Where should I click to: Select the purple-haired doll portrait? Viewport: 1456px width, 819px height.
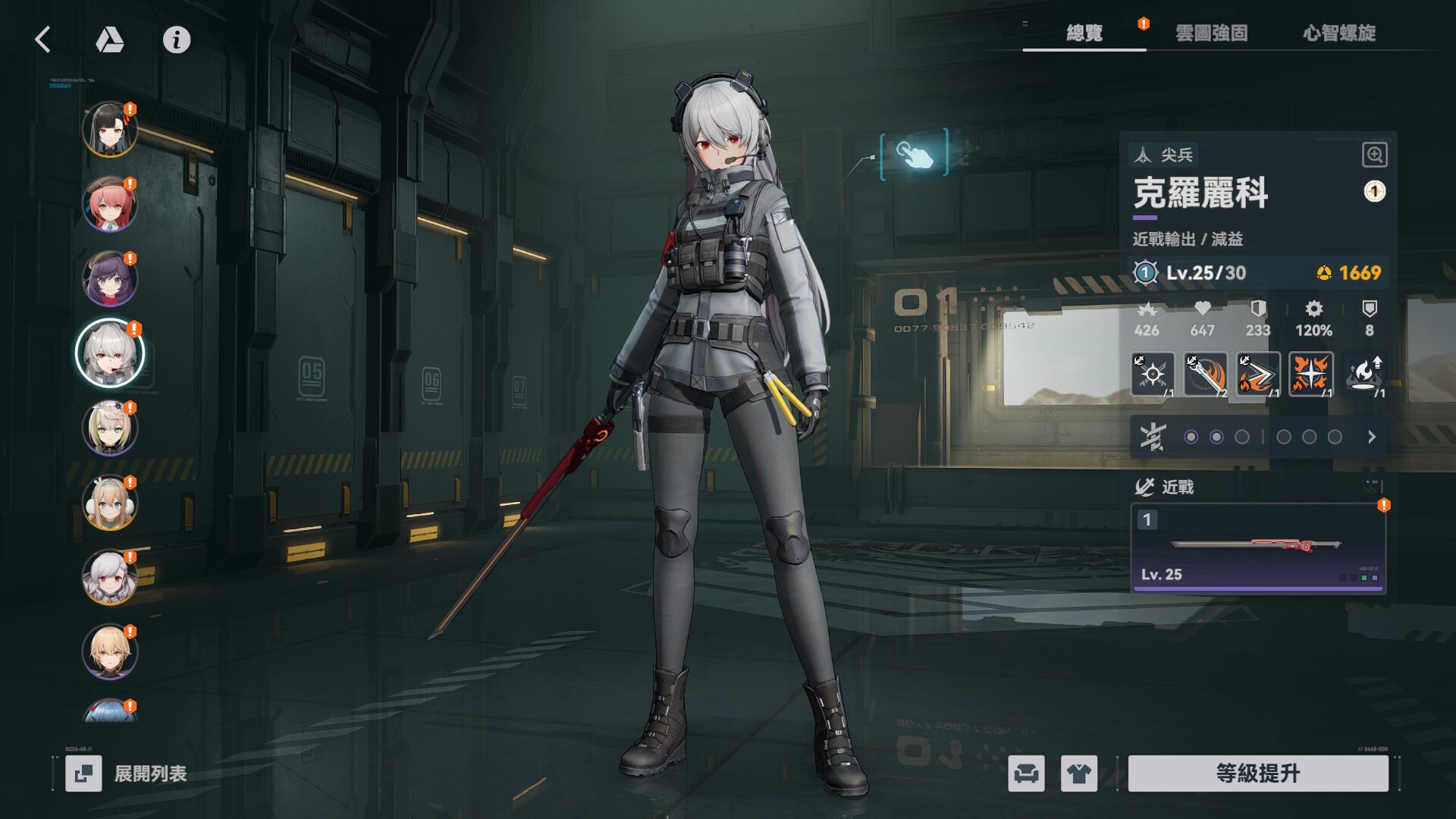(110, 278)
